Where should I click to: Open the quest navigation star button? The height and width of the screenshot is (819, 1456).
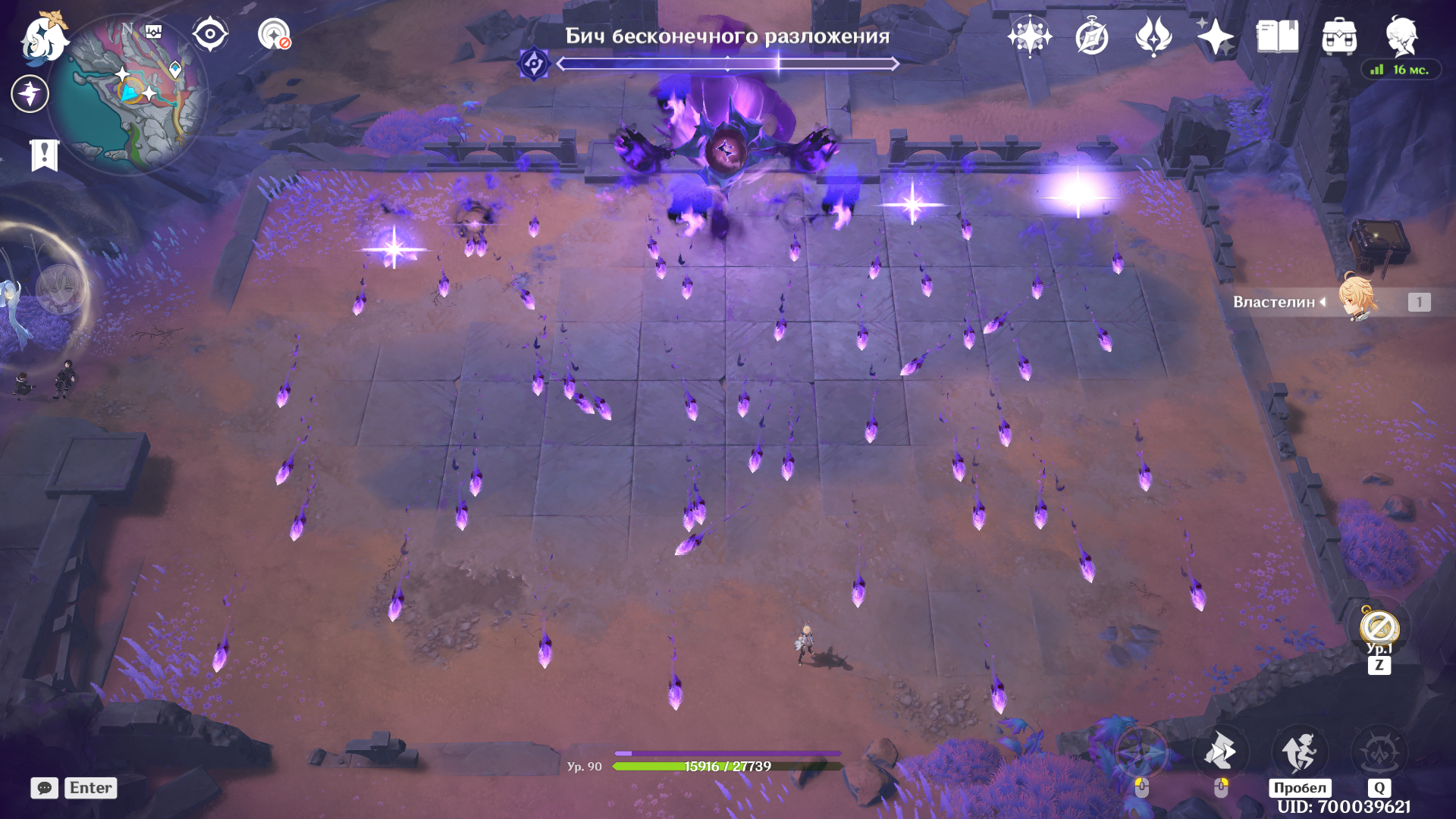click(x=30, y=94)
